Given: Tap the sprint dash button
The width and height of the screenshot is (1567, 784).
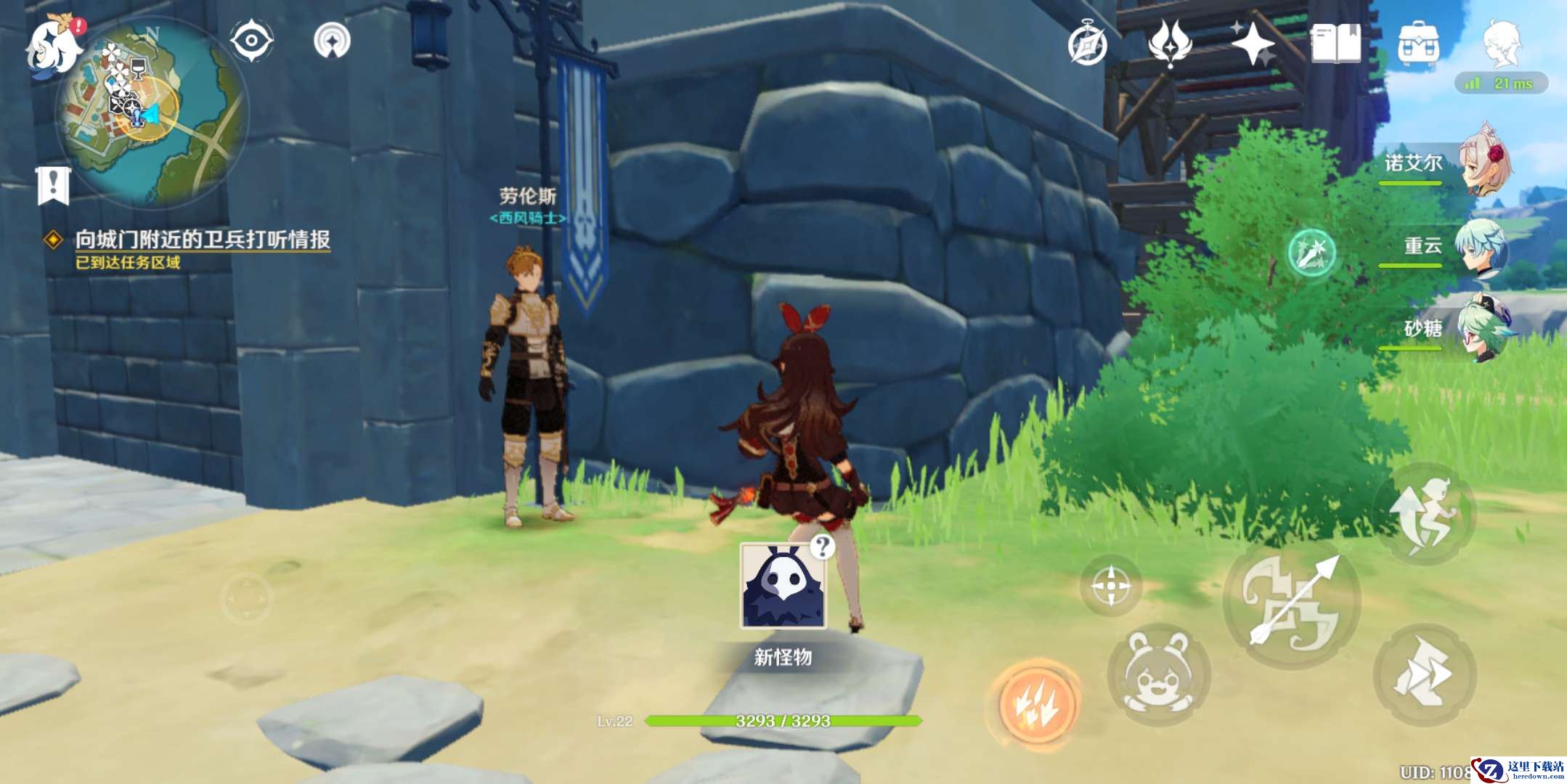Looking at the screenshot, I should click(x=1424, y=674).
